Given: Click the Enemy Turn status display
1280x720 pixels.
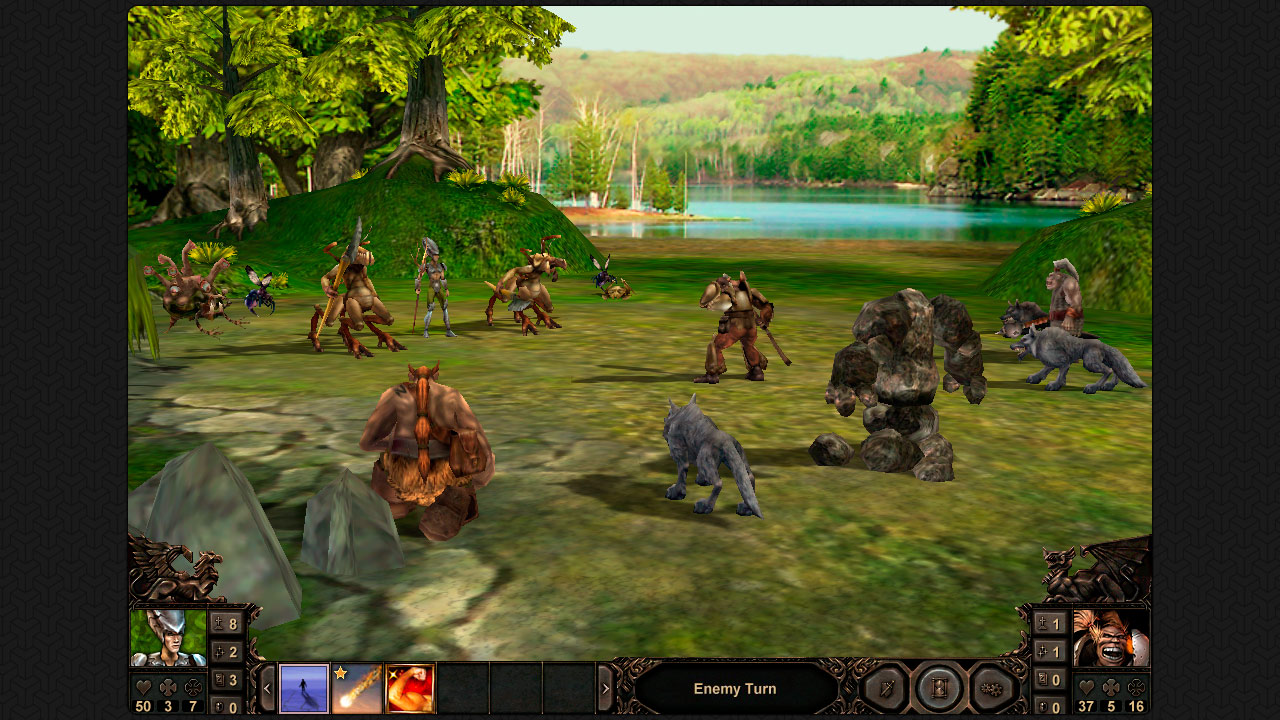Looking at the screenshot, I should coord(735,688).
